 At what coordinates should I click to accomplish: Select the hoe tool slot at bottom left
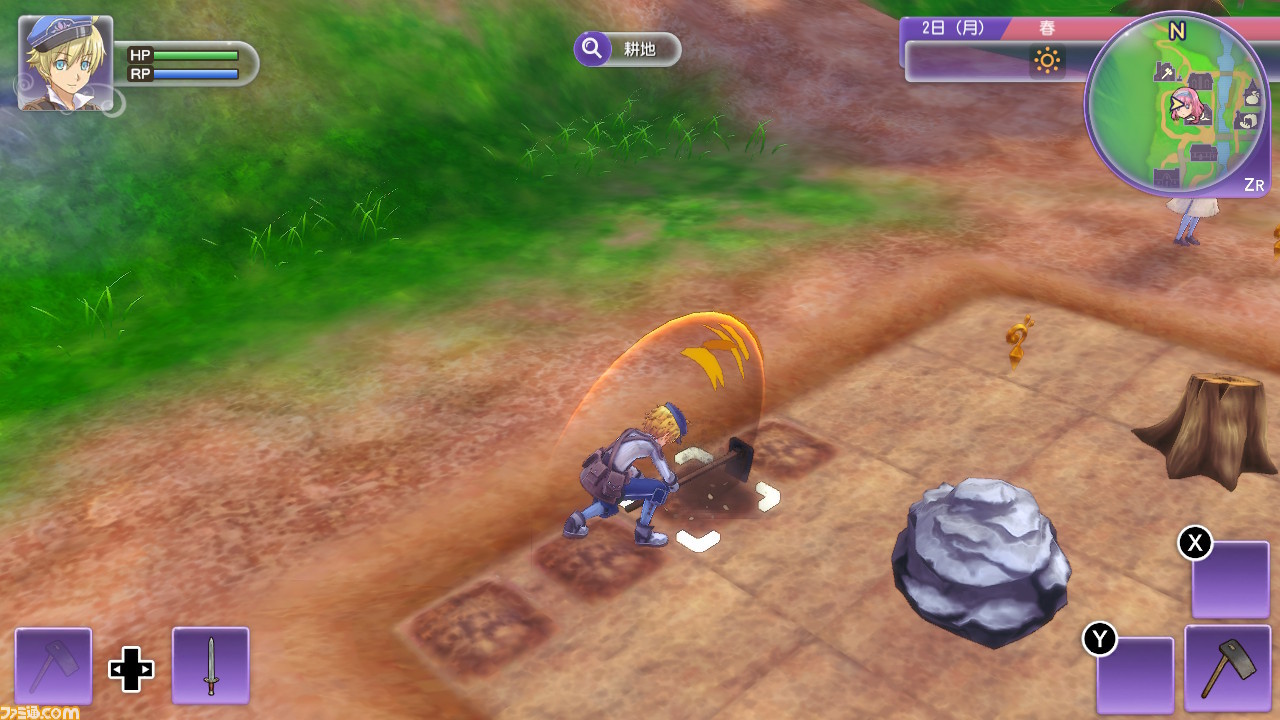53,665
